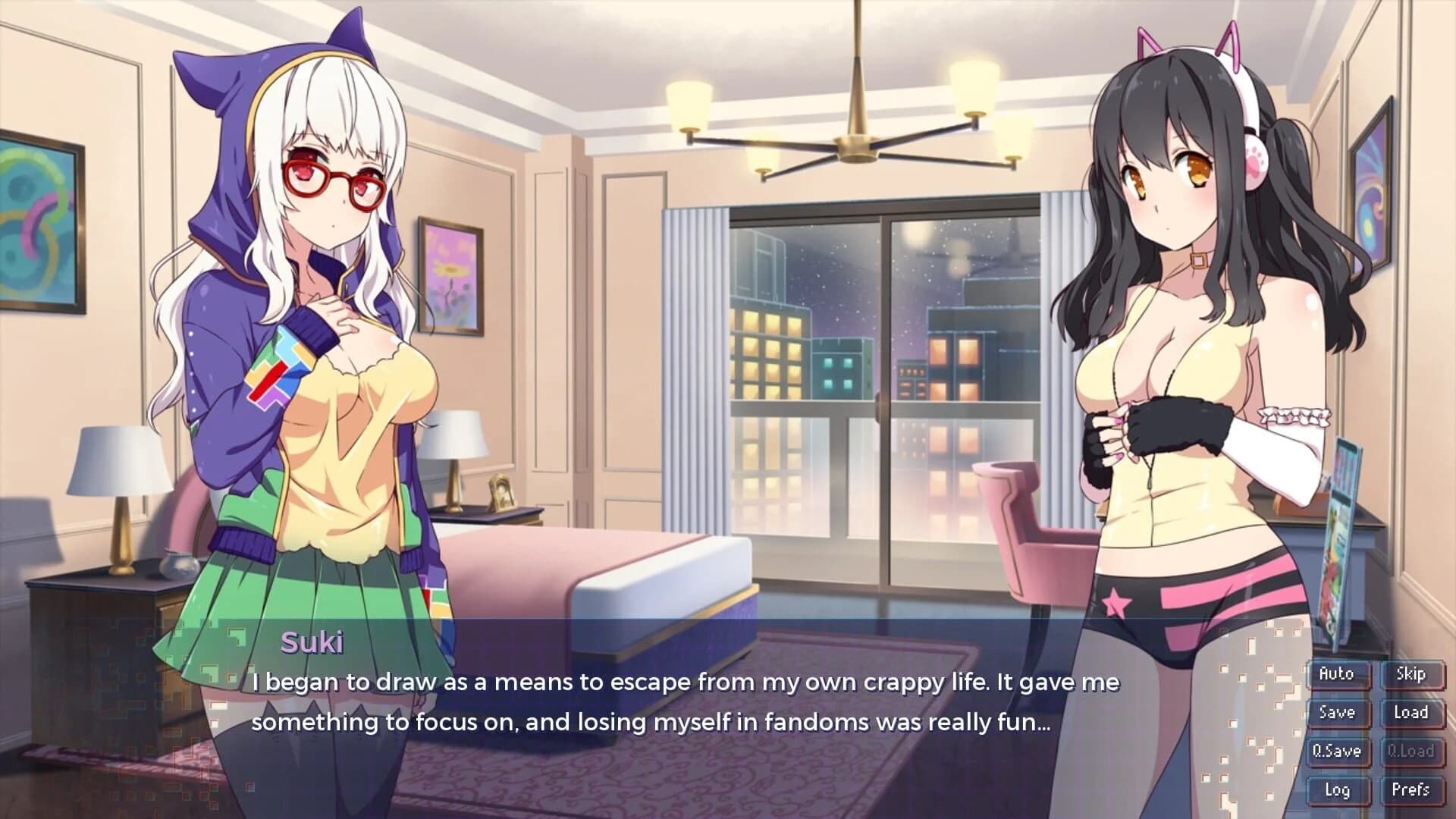Click the girl wearing cat-ear headphones
Screen dimensions: 1456x819
1183,303
